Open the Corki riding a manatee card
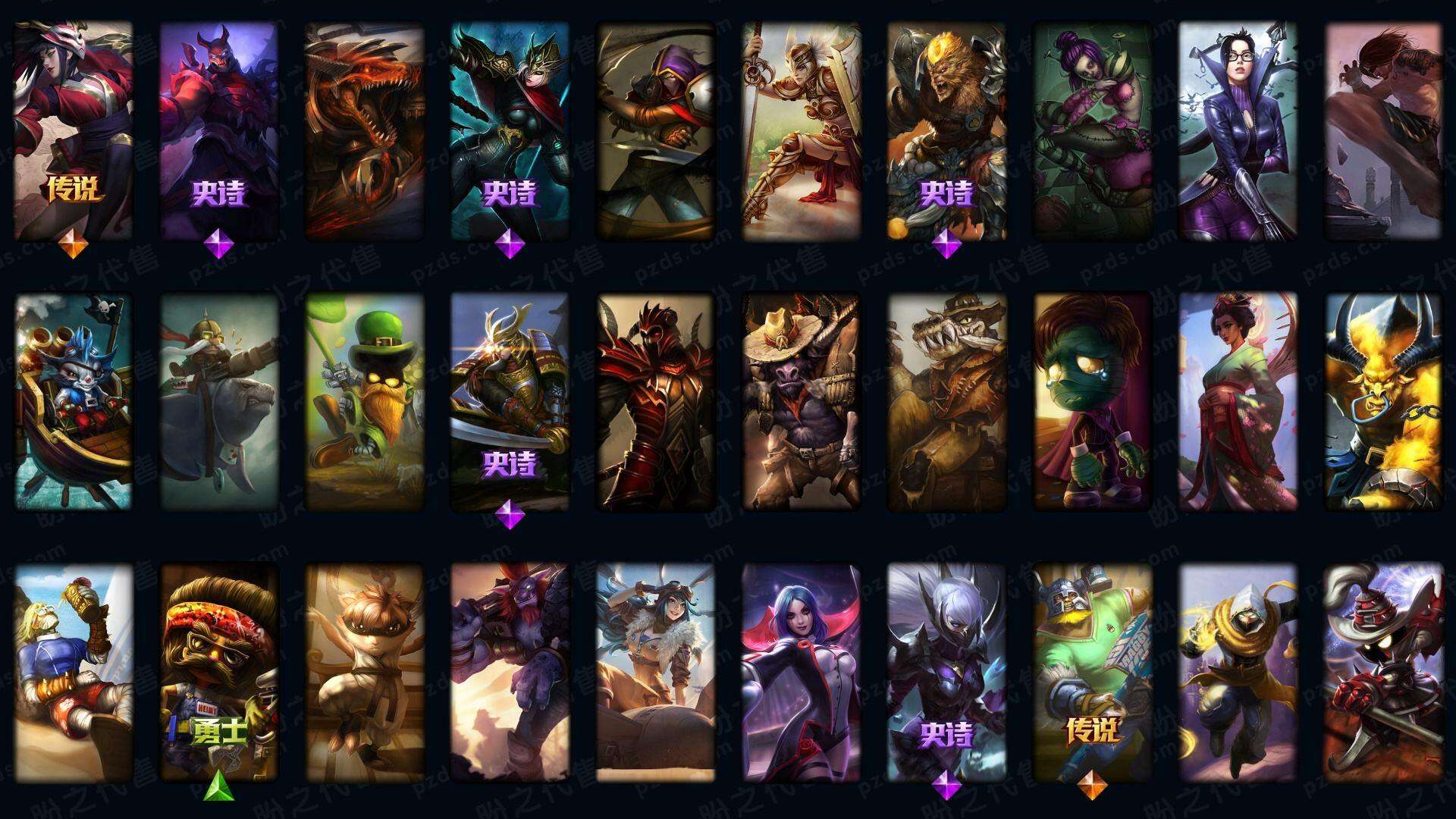 pos(218,400)
